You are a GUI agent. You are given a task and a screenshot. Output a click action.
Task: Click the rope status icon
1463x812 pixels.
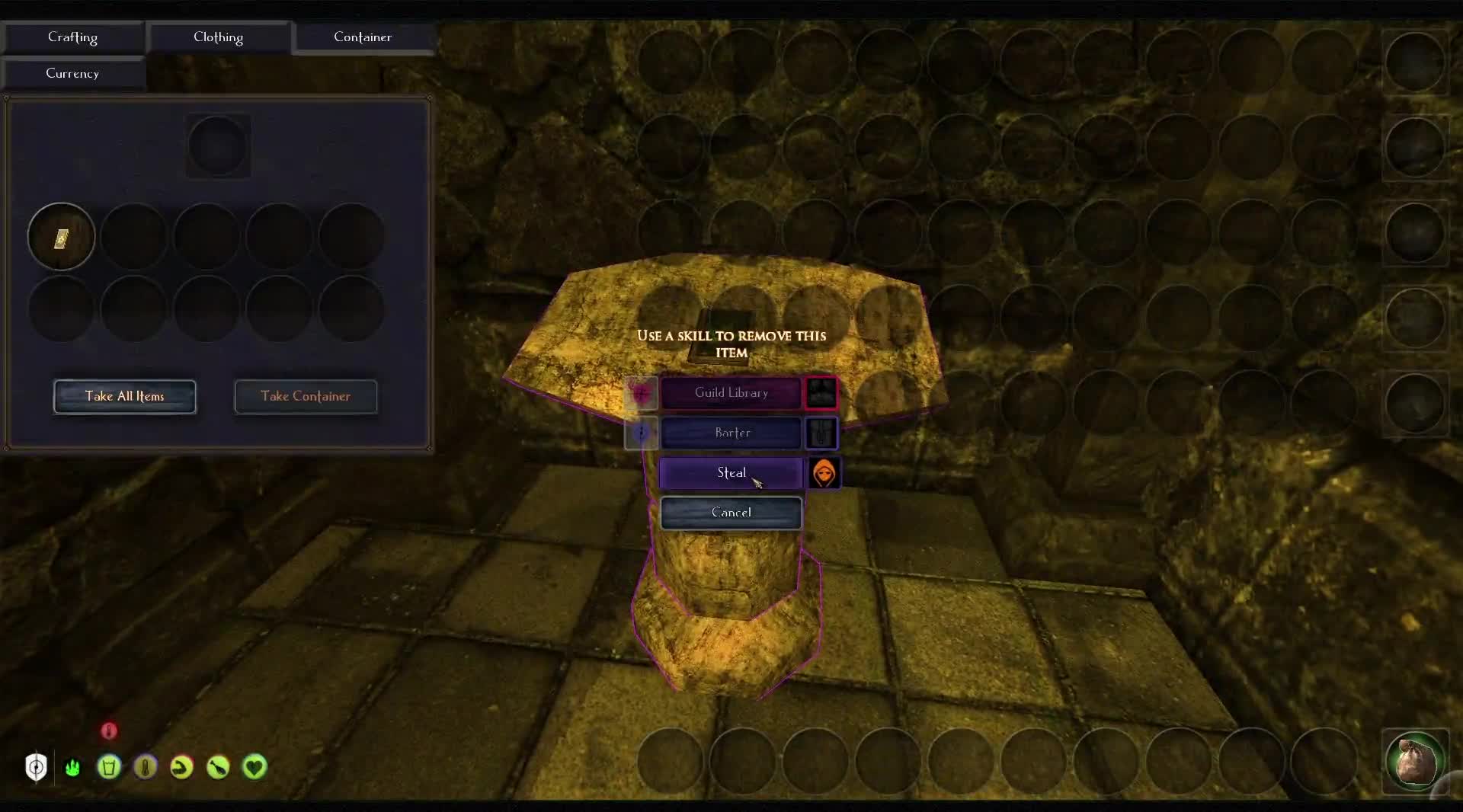click(145, 768)
